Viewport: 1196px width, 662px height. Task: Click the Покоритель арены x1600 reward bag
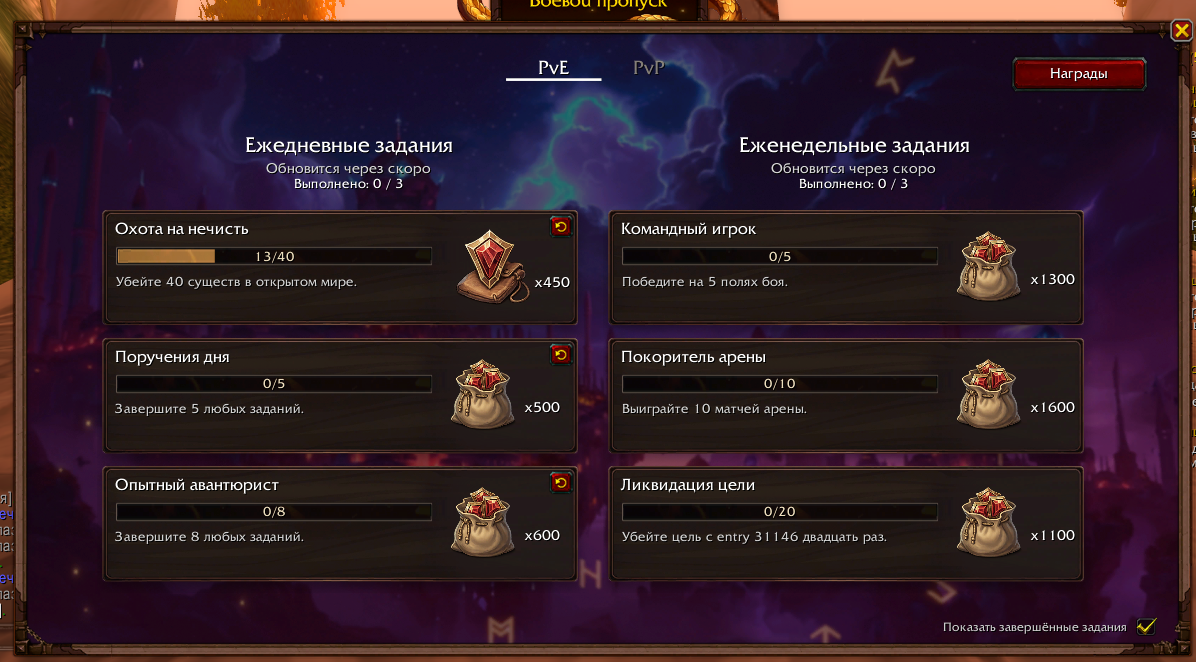click(x=989, y=398)
